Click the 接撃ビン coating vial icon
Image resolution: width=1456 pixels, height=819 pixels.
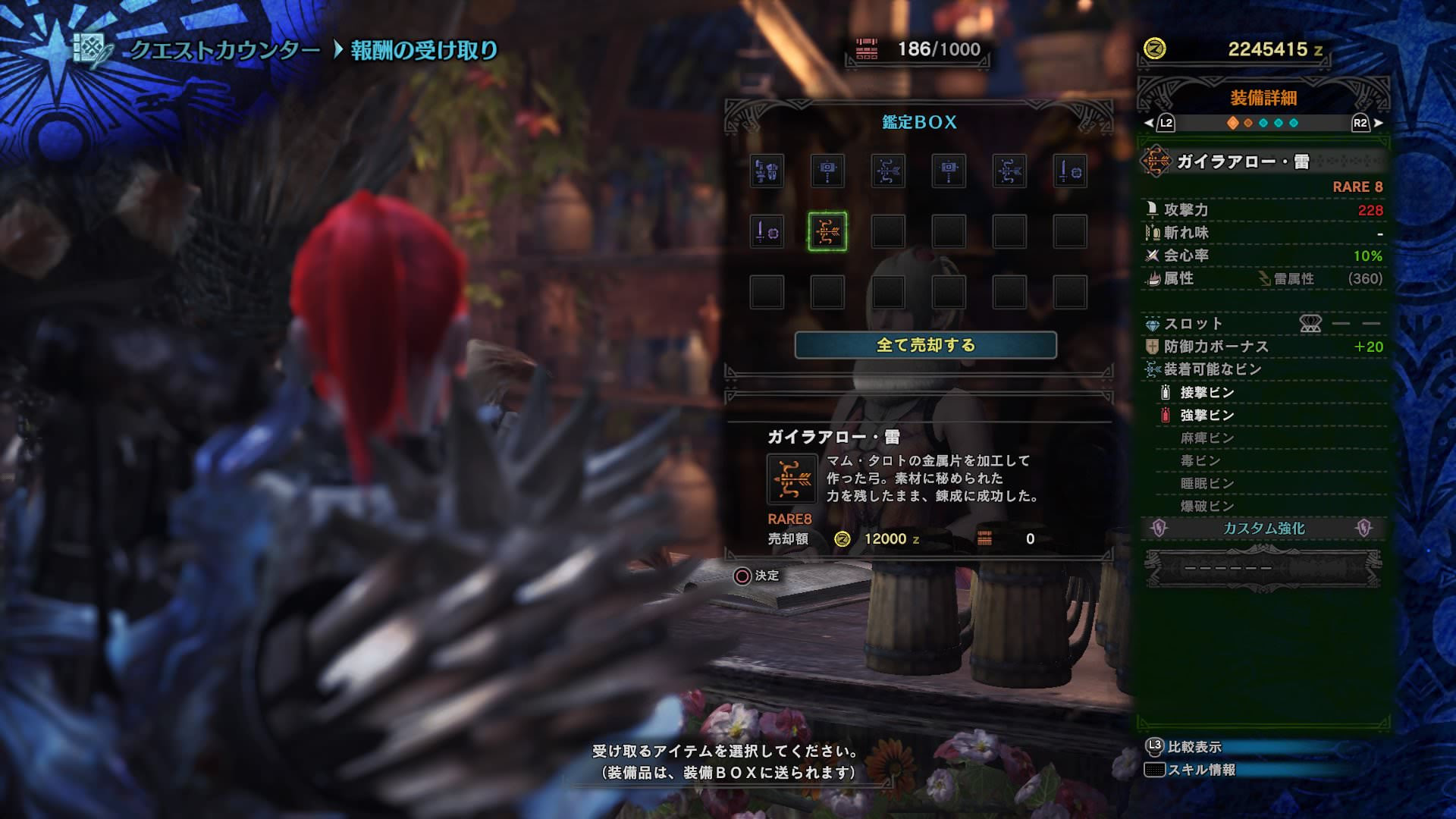pyautogui.click(x=1165, y=393)
